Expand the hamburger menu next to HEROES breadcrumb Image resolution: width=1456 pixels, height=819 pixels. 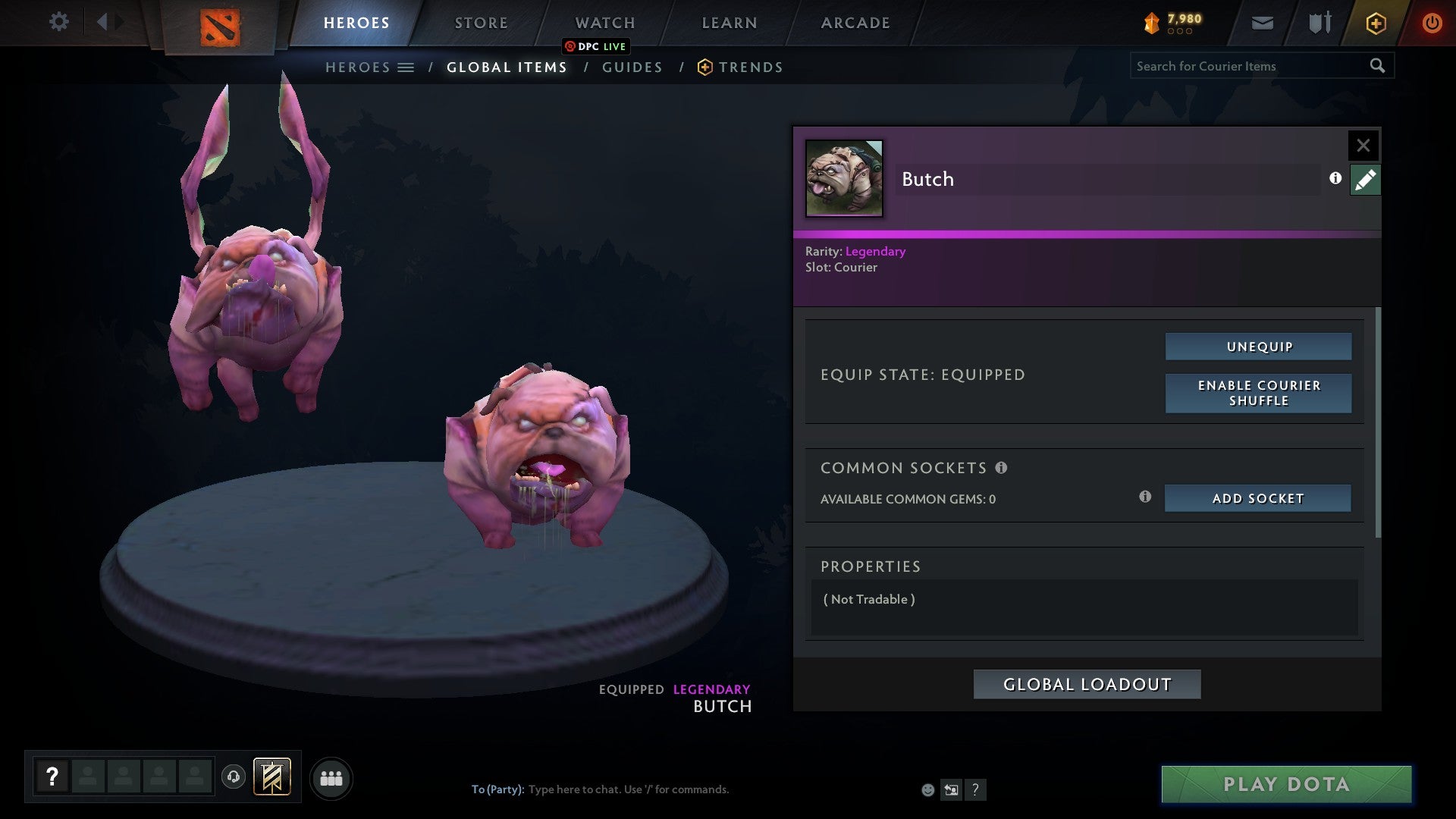point(407,67)
